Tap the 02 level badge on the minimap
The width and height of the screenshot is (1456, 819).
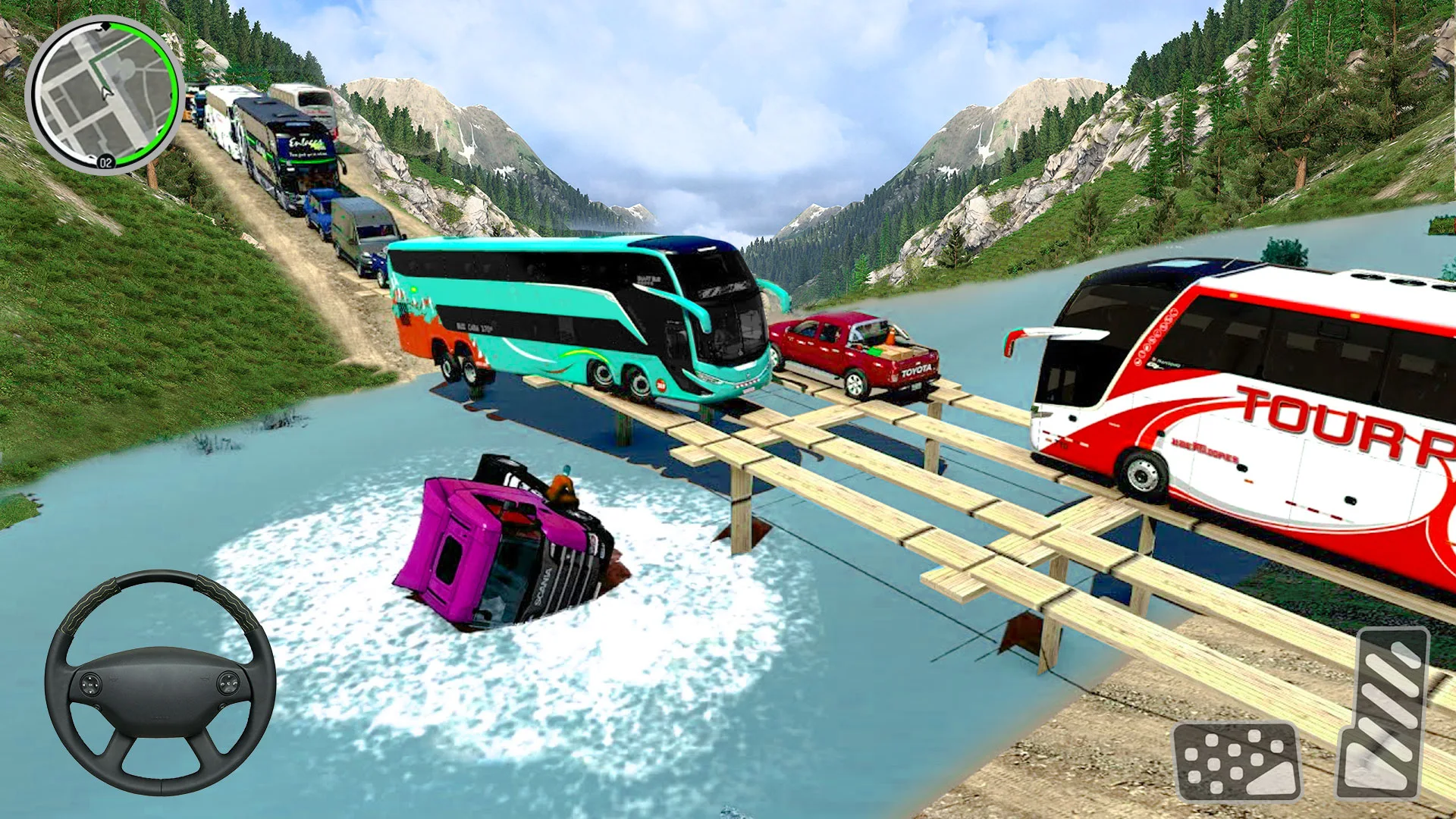(105, 161)
